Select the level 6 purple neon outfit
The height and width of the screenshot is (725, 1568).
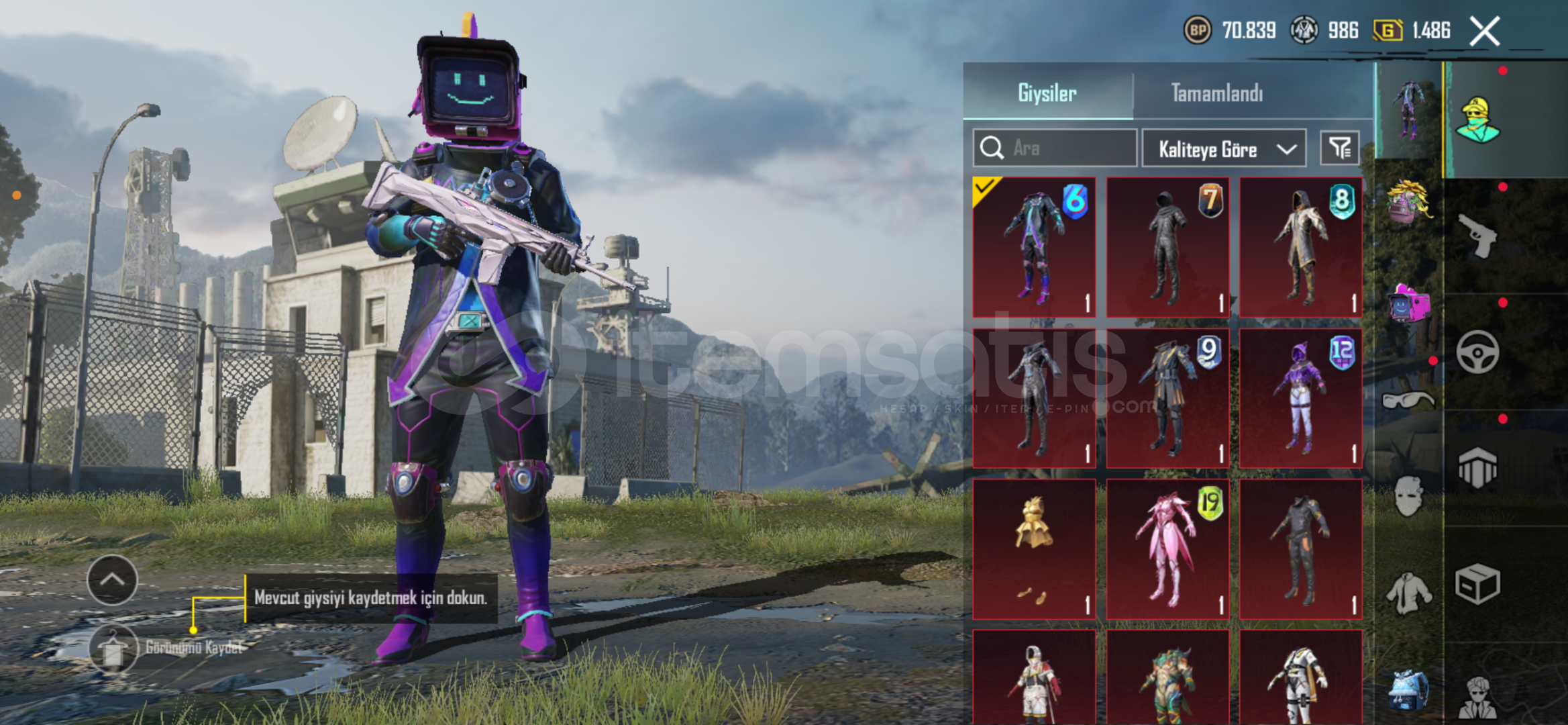[1034, 247]
